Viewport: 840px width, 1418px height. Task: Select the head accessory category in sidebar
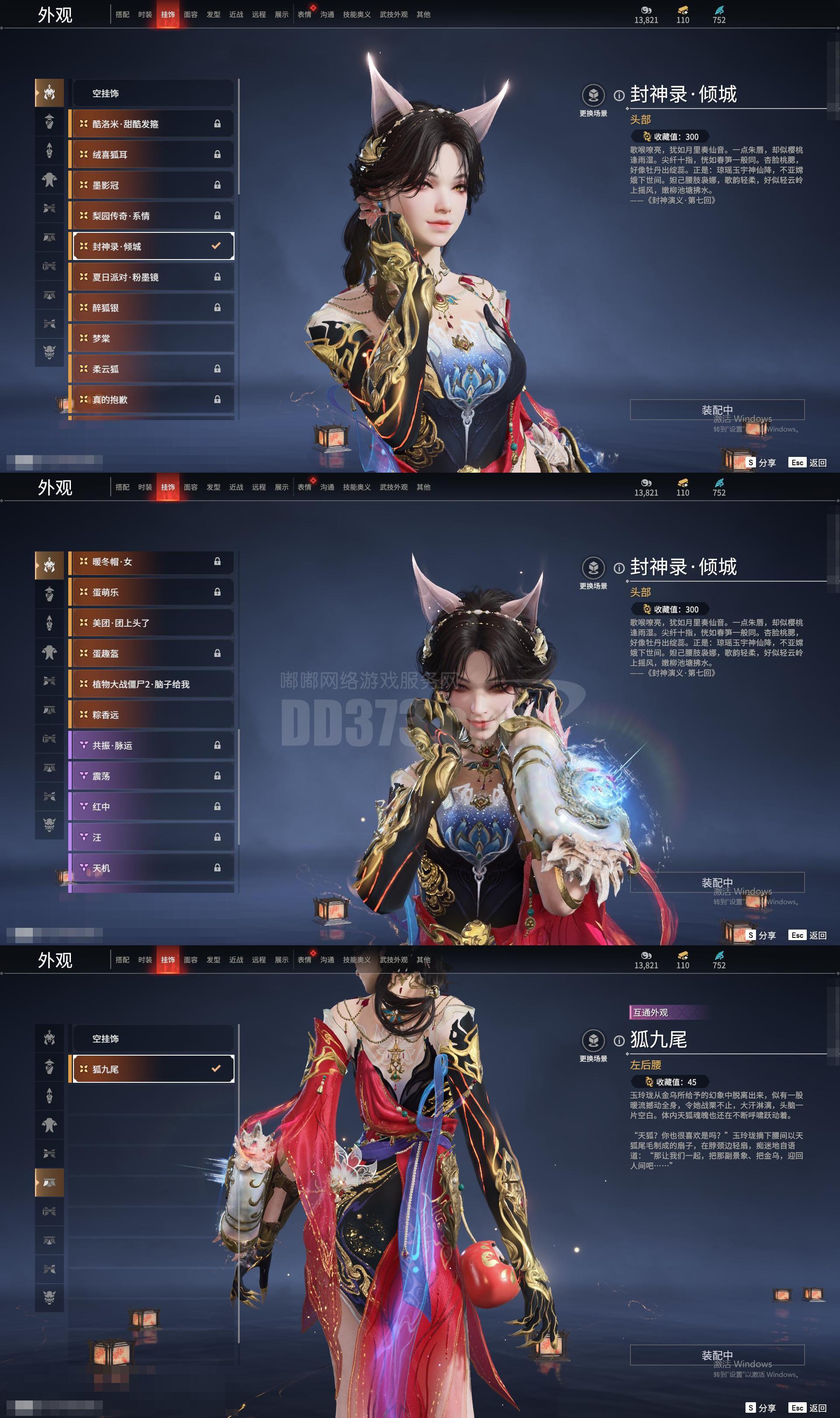(x=50, y=92)
